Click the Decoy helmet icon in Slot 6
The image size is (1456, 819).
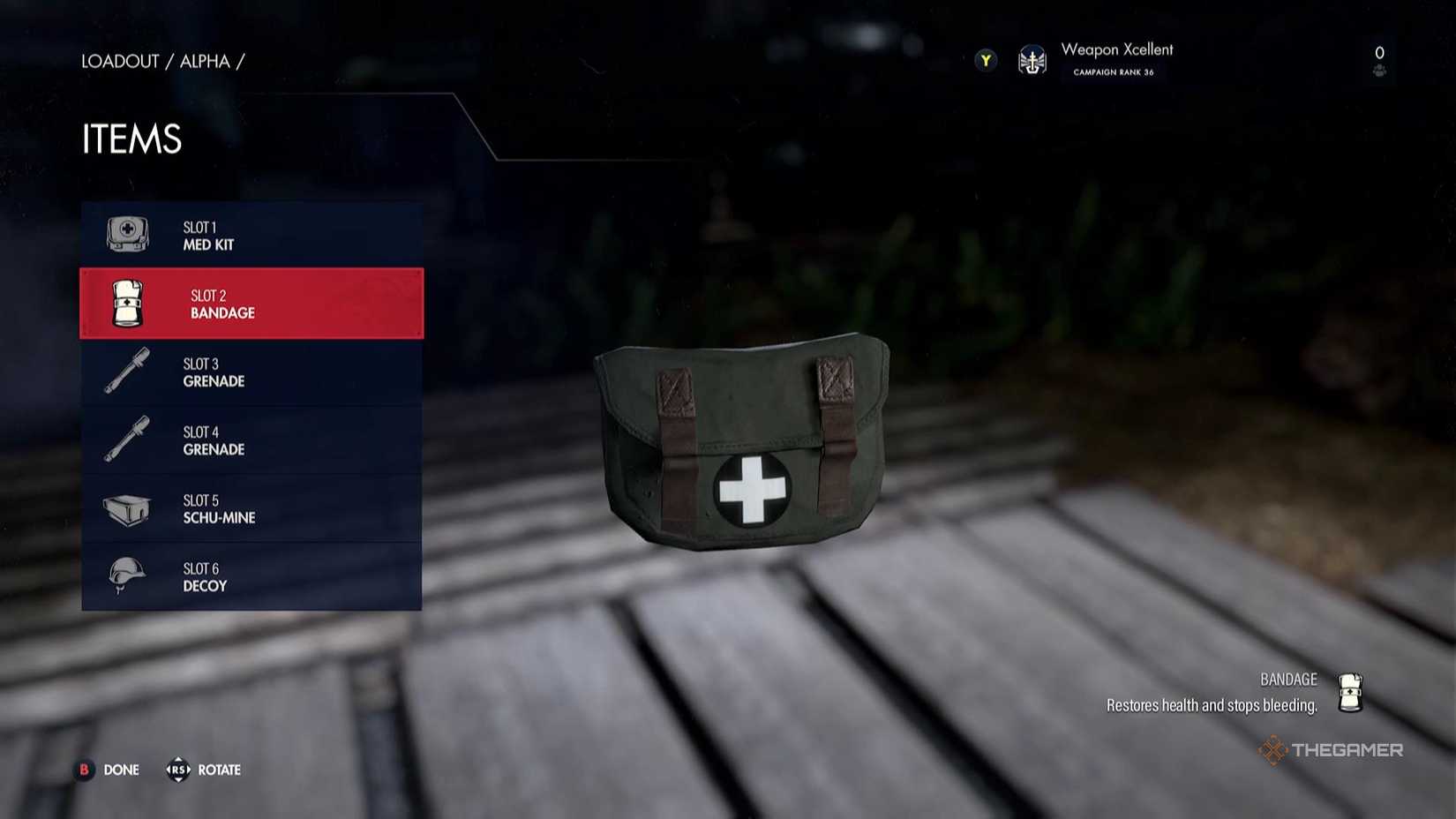coord(124,575)
